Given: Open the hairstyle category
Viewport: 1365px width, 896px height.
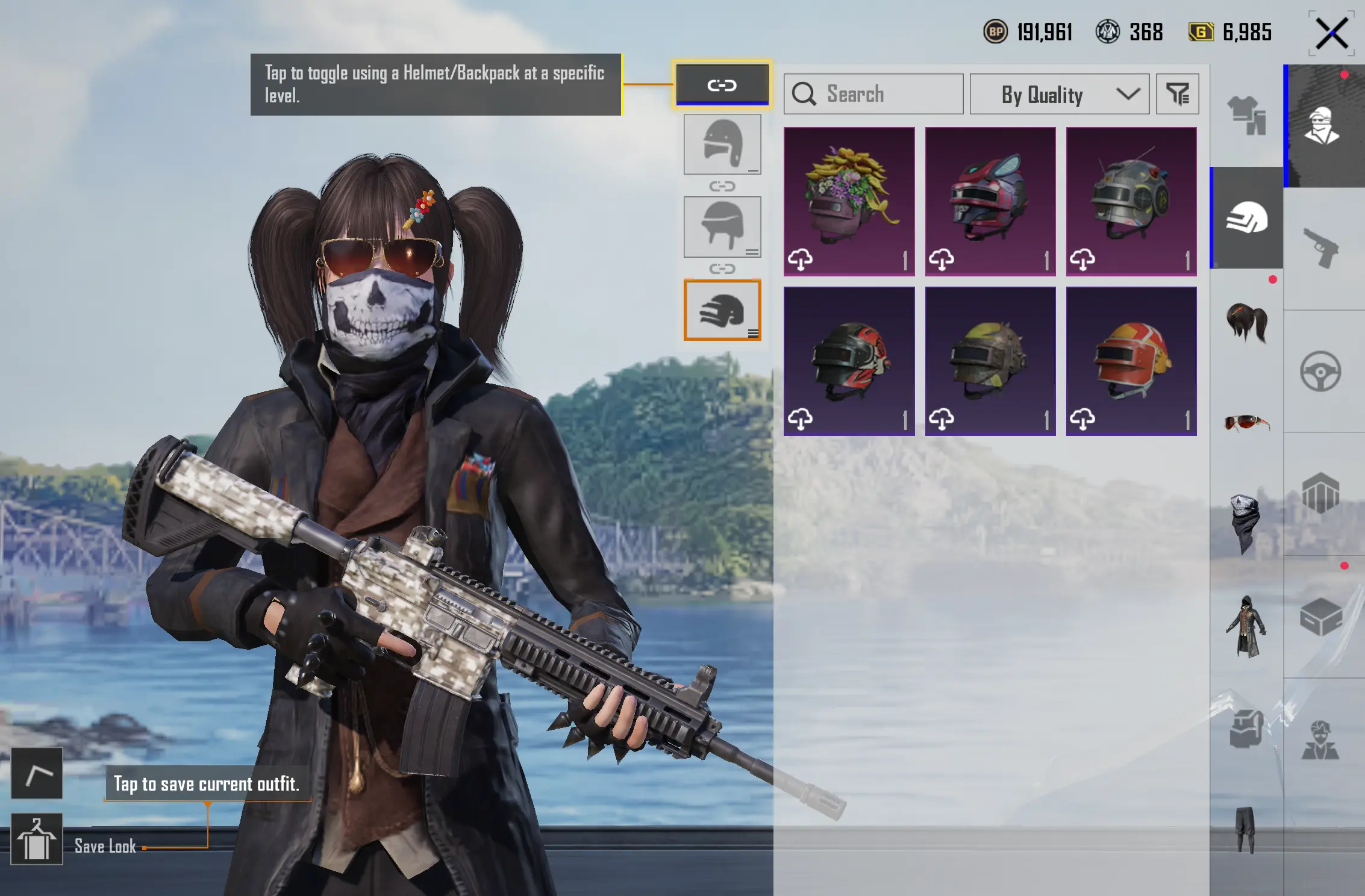Looking at the screenshot, I should [1246, 322].
